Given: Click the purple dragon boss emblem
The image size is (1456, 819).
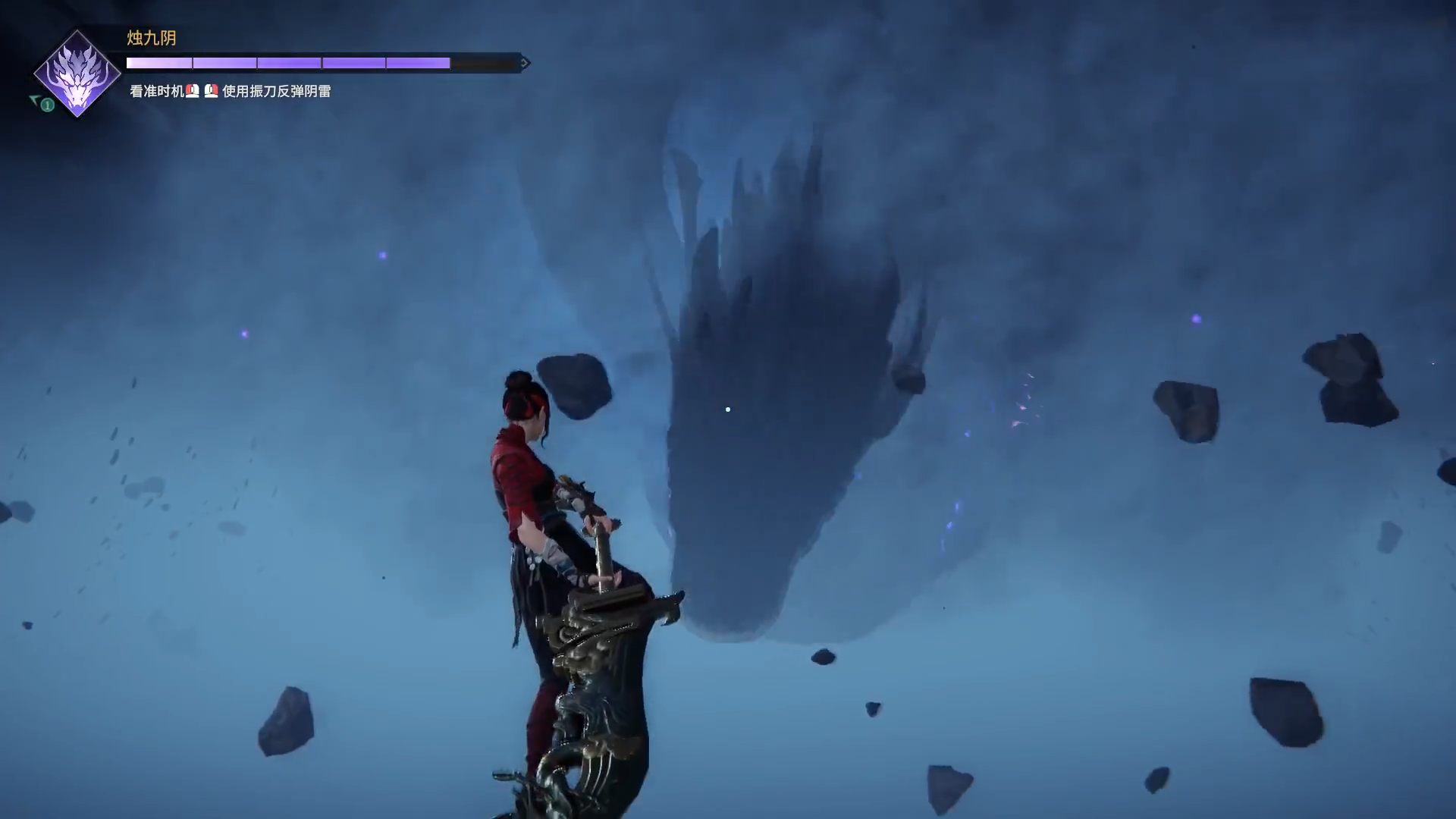Looking at the screenshot, I should tap(77, 74).
